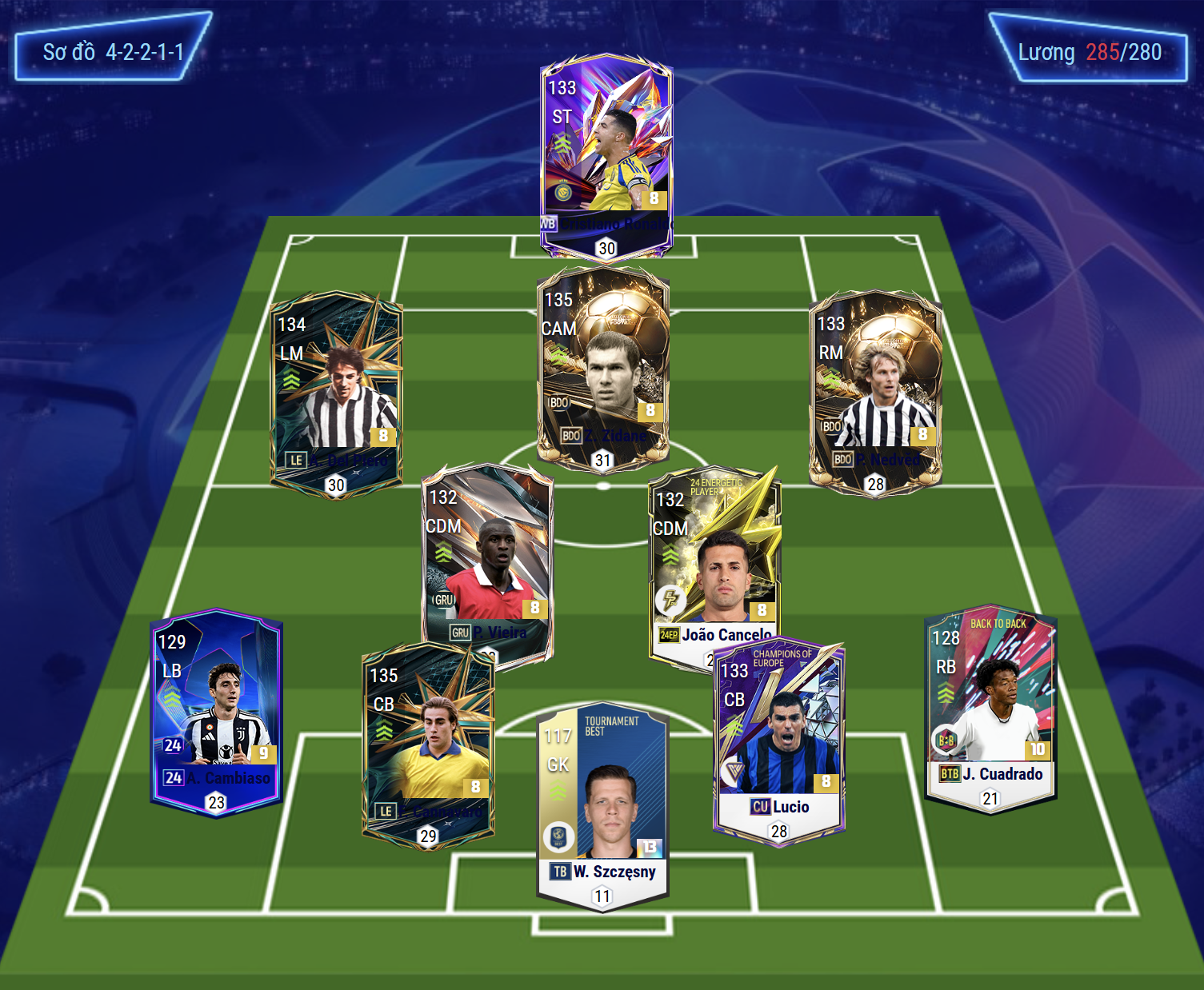Select the João Cancelo CDM card
This screenshot has width=1204, height=990.
click(714, 560)
